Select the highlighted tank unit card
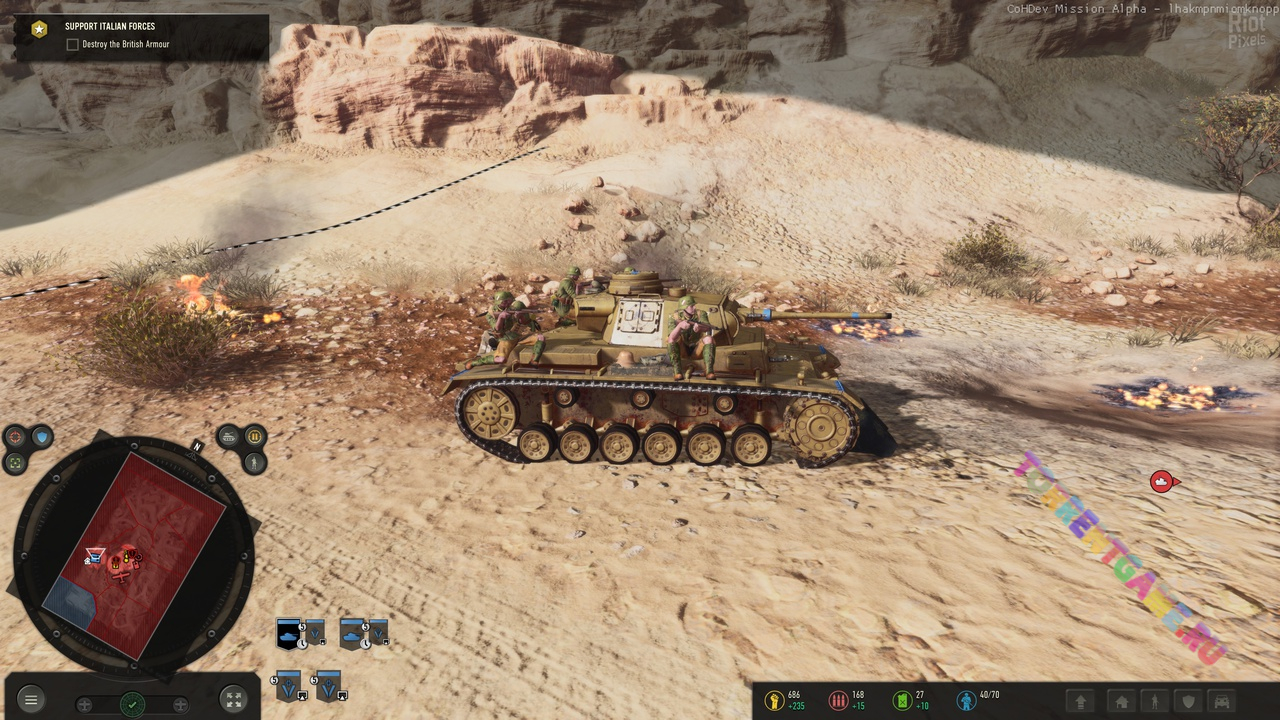This screenshot has height=720, width=1280. tap(289, 633)
